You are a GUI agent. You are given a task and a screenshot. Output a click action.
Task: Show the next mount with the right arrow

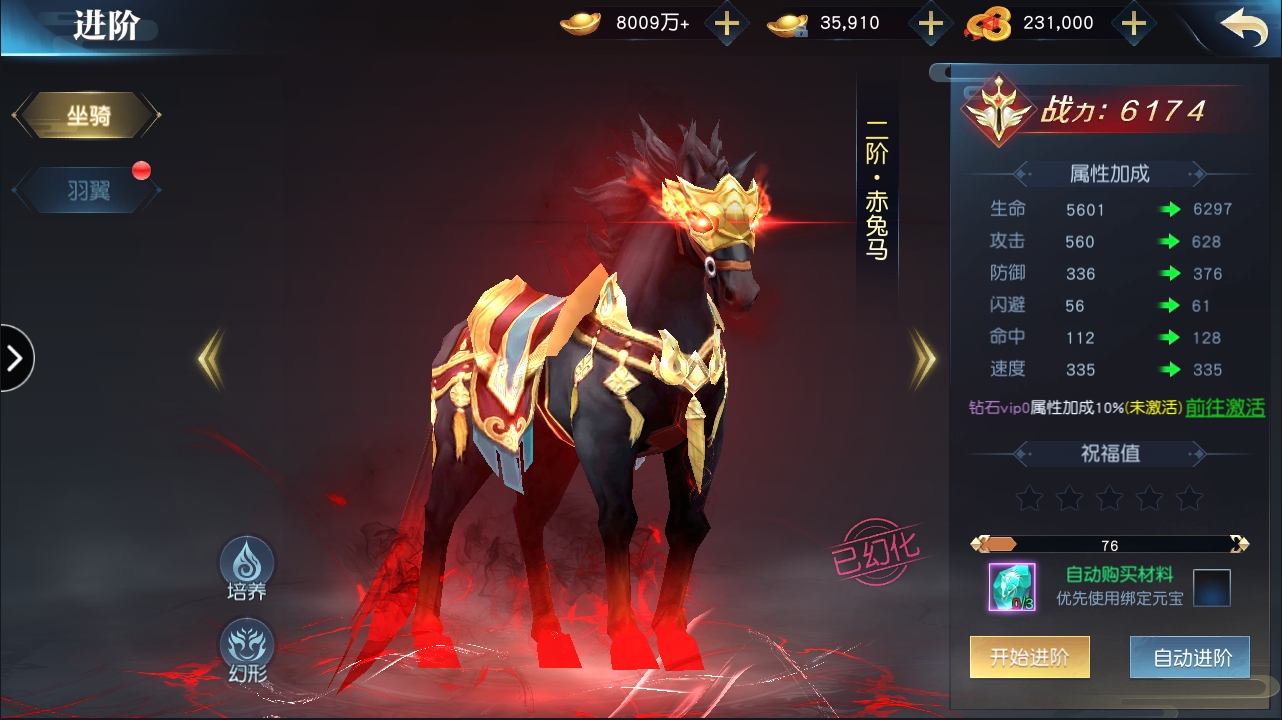tap(923, 359)
